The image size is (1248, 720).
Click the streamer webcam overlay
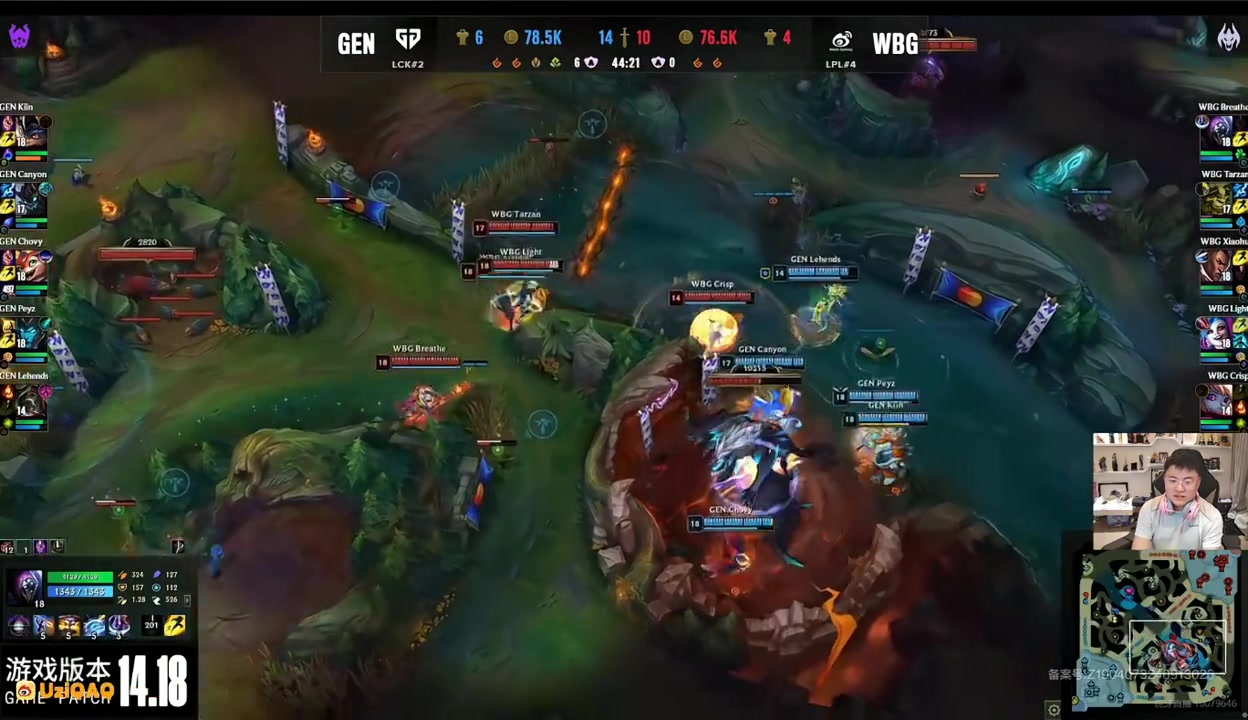point(1162,491)
